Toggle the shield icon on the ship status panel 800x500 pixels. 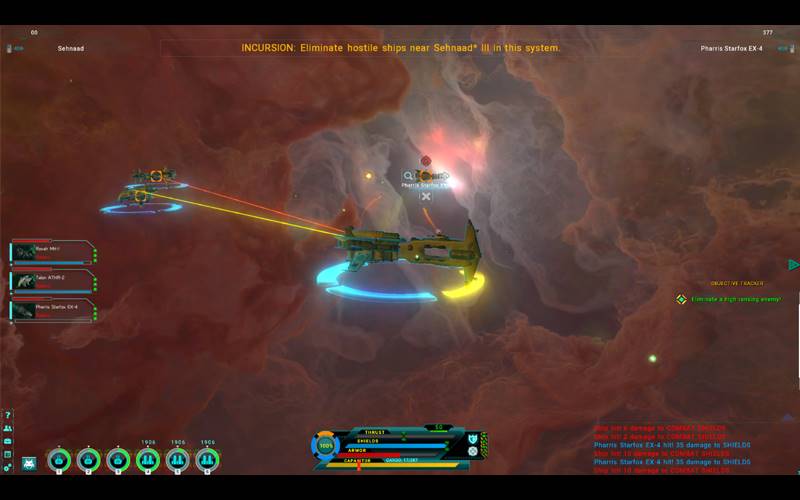[x=473, y=439]
